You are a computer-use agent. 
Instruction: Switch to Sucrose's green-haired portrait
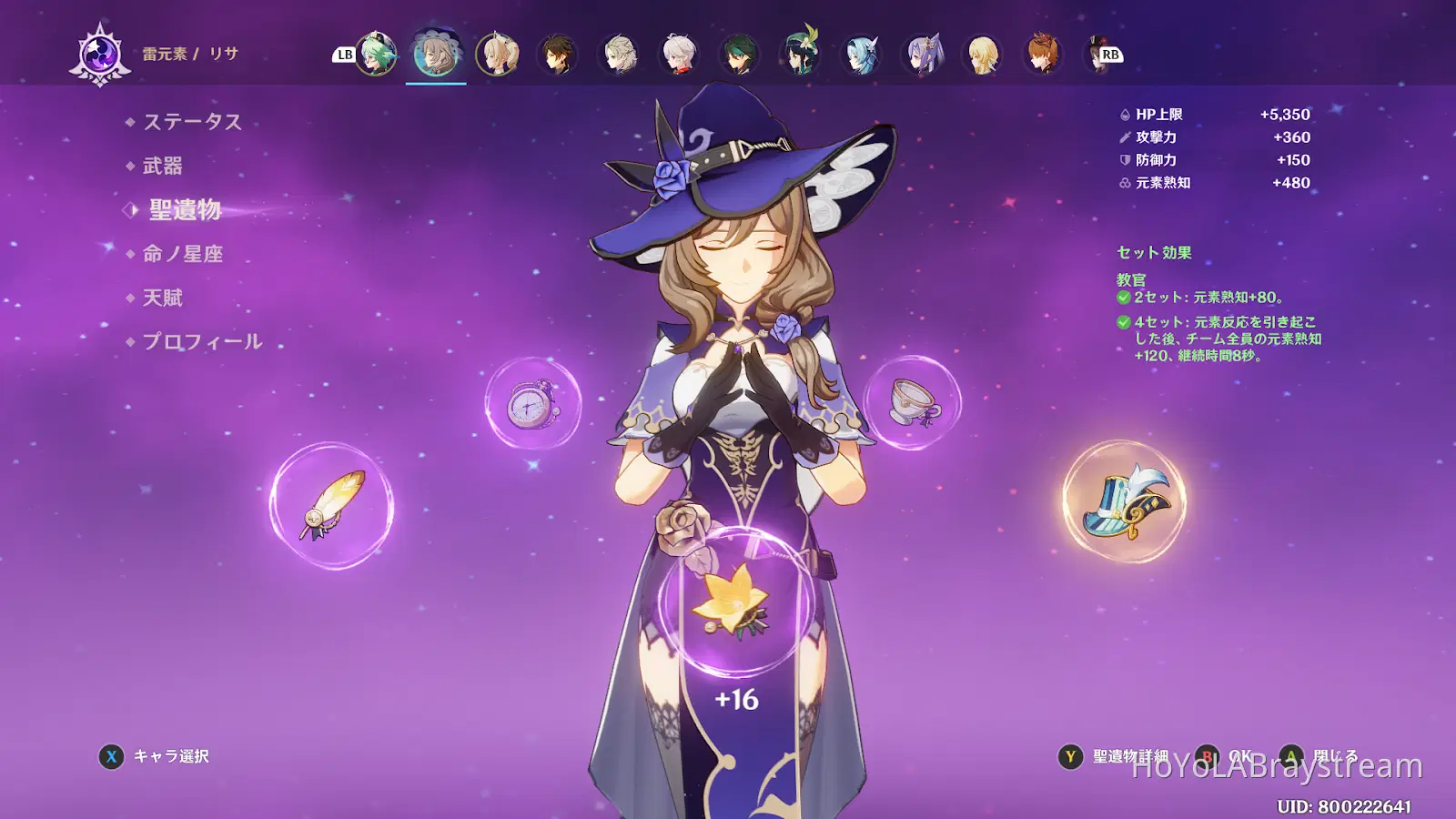click(376, 55)
